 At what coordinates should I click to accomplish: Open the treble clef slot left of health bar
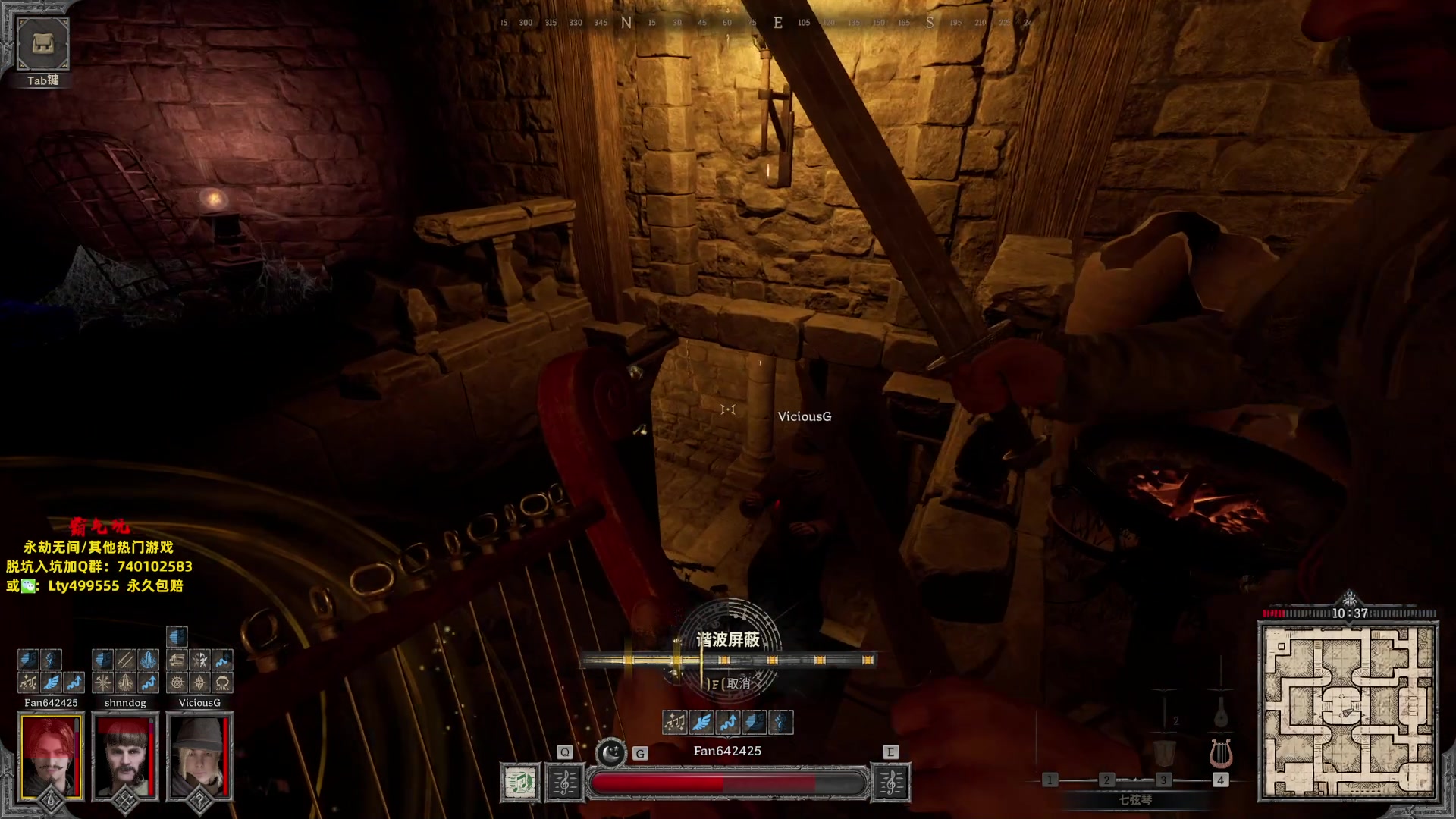click(564, 783)
